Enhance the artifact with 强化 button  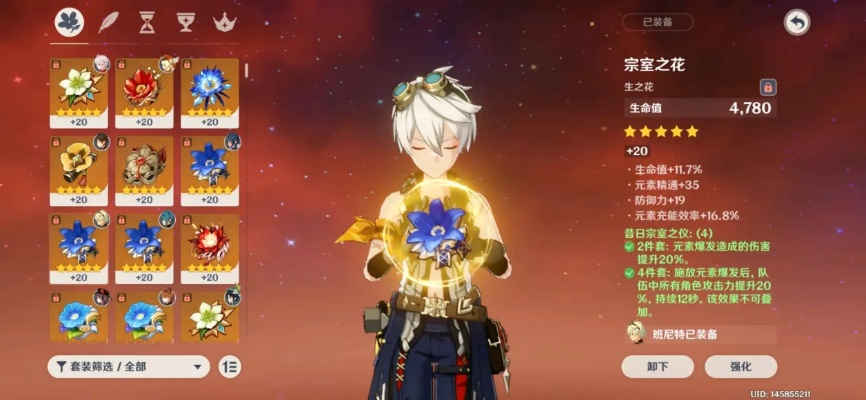(x=740, y=366)
